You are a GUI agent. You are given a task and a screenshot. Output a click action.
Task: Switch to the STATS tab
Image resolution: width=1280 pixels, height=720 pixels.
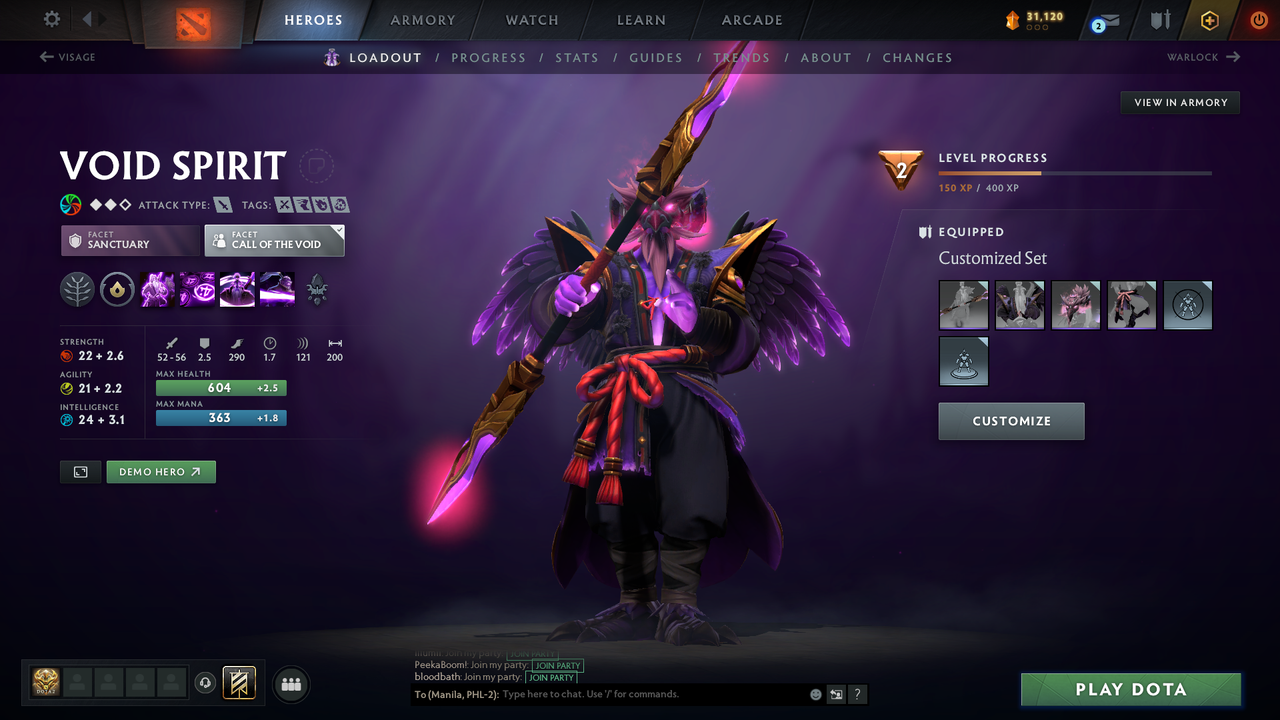[x=577, y=57]
